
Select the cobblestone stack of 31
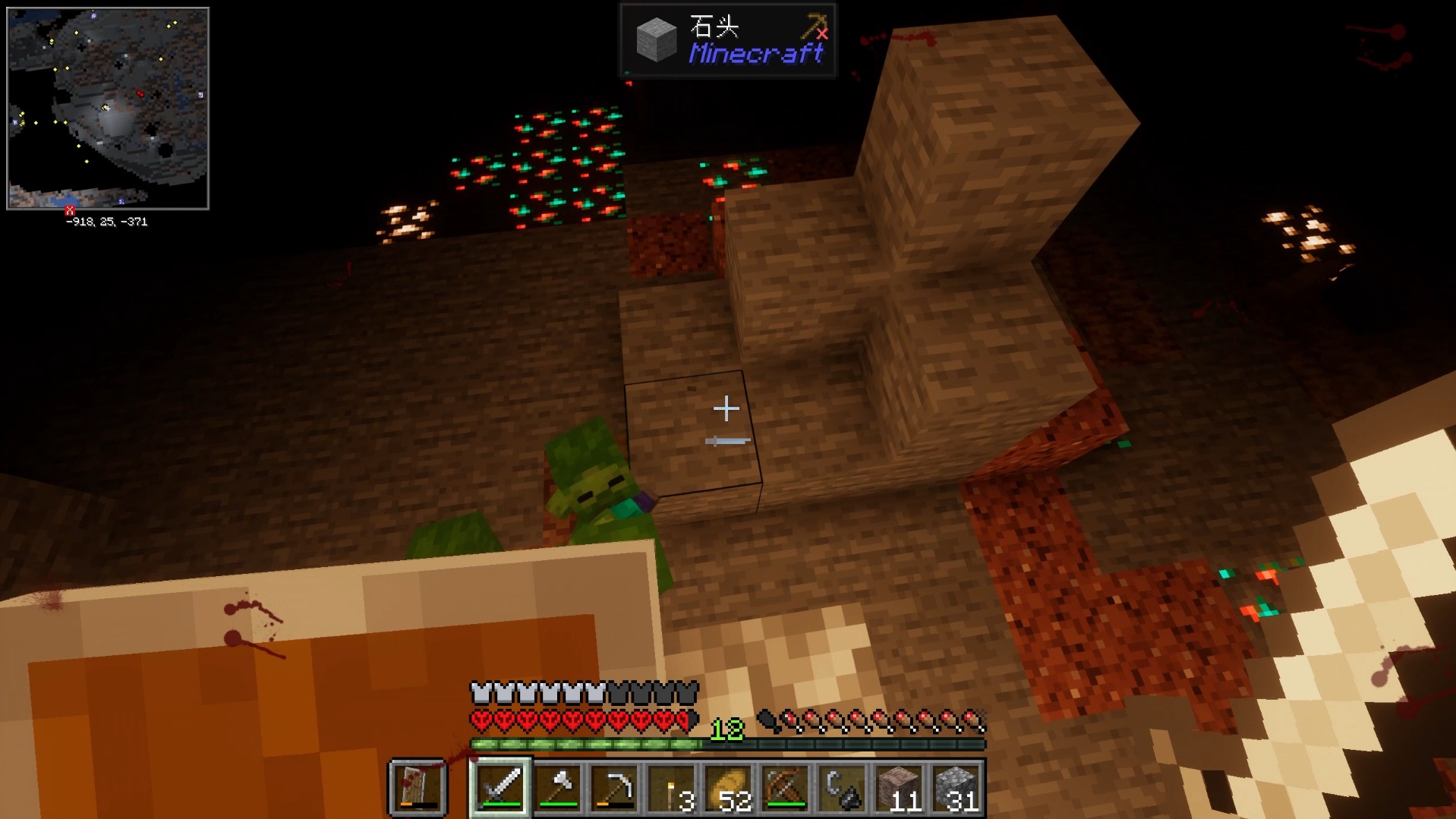click(x=956, y=788)
